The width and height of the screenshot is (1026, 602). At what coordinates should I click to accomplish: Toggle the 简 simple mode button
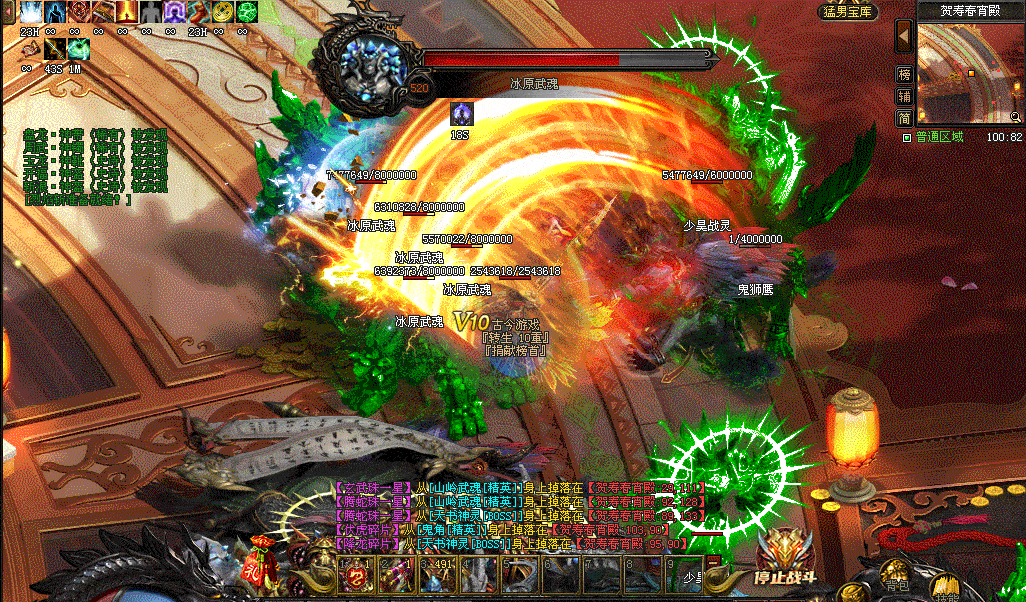click(x=904, y=118)
